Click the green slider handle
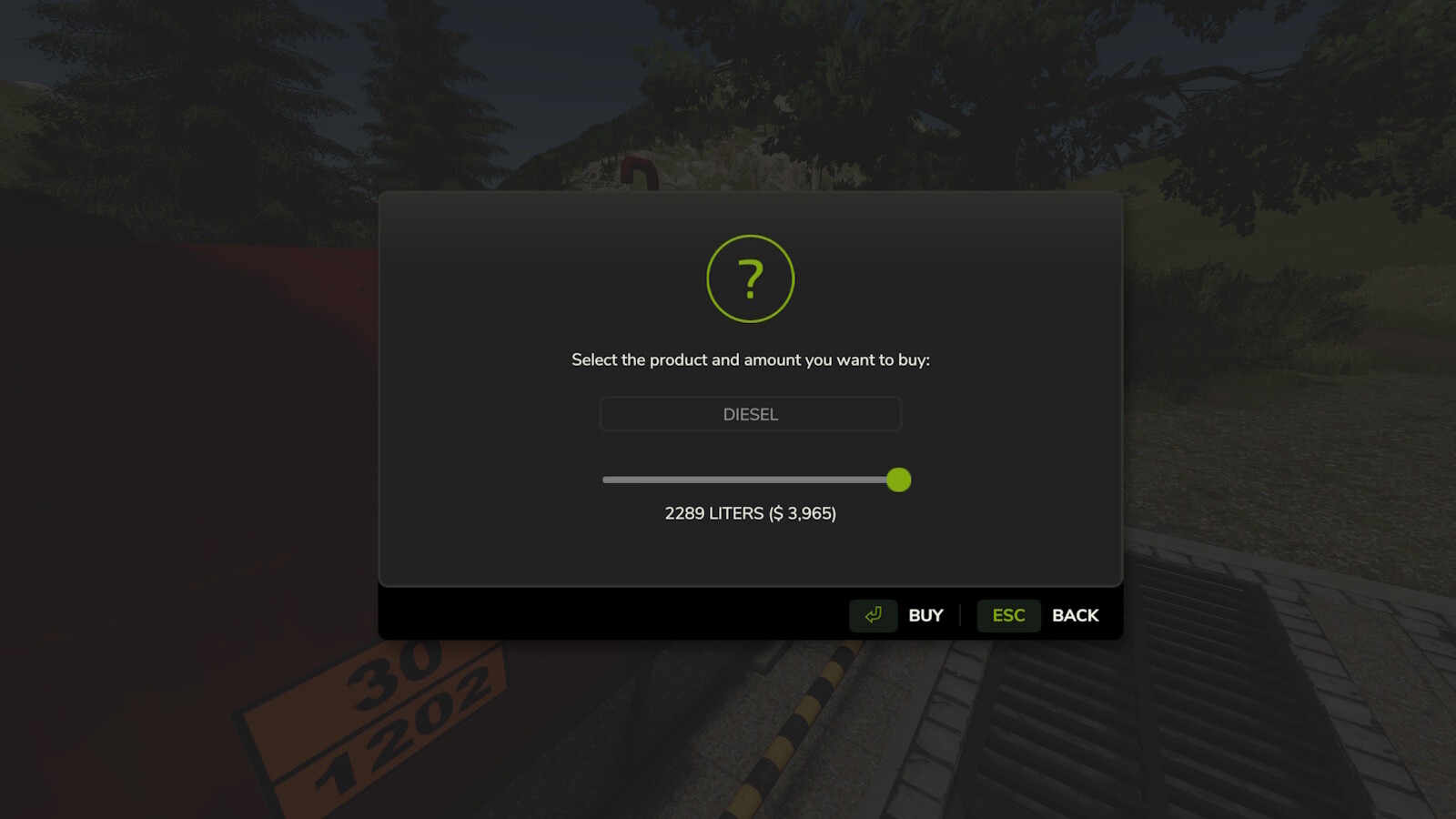 898,480
